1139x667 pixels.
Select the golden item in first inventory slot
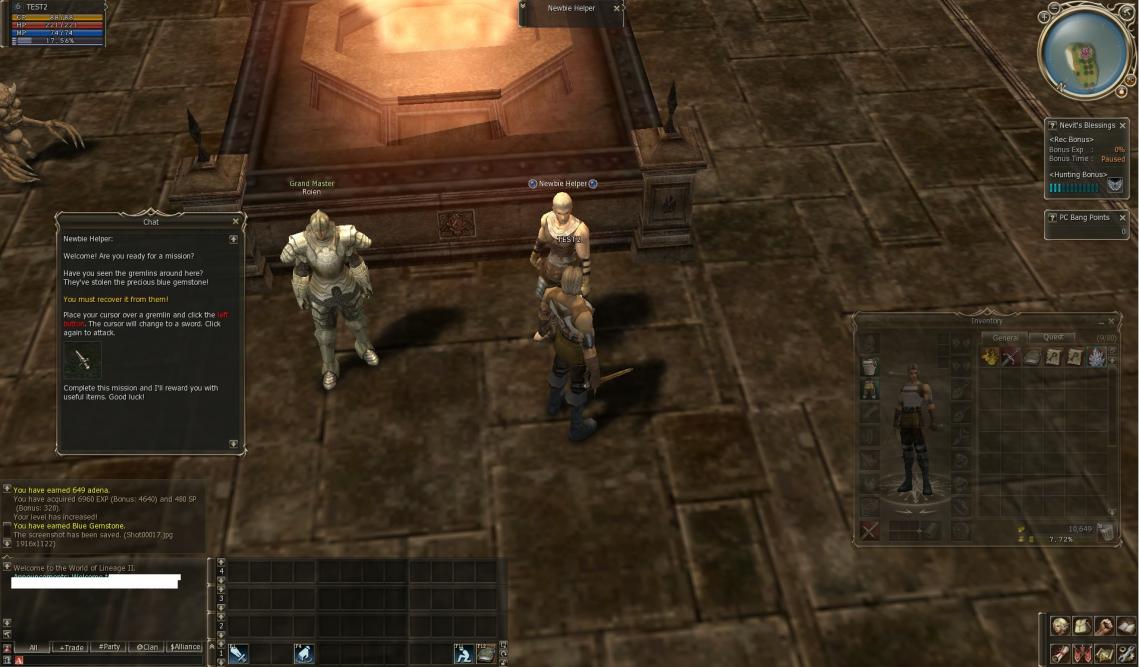point(990,357)
